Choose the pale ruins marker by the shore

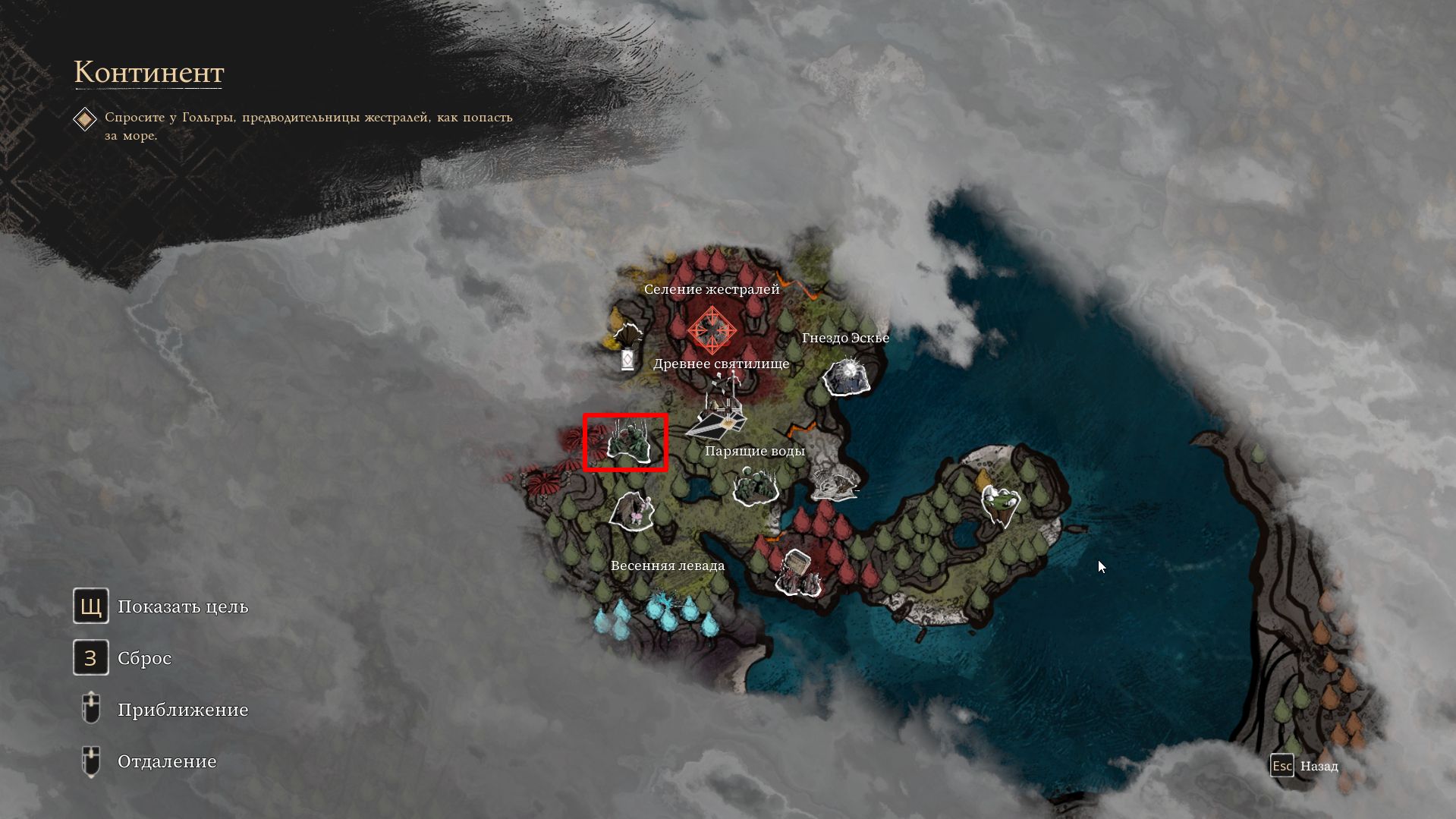coord(835,483)
